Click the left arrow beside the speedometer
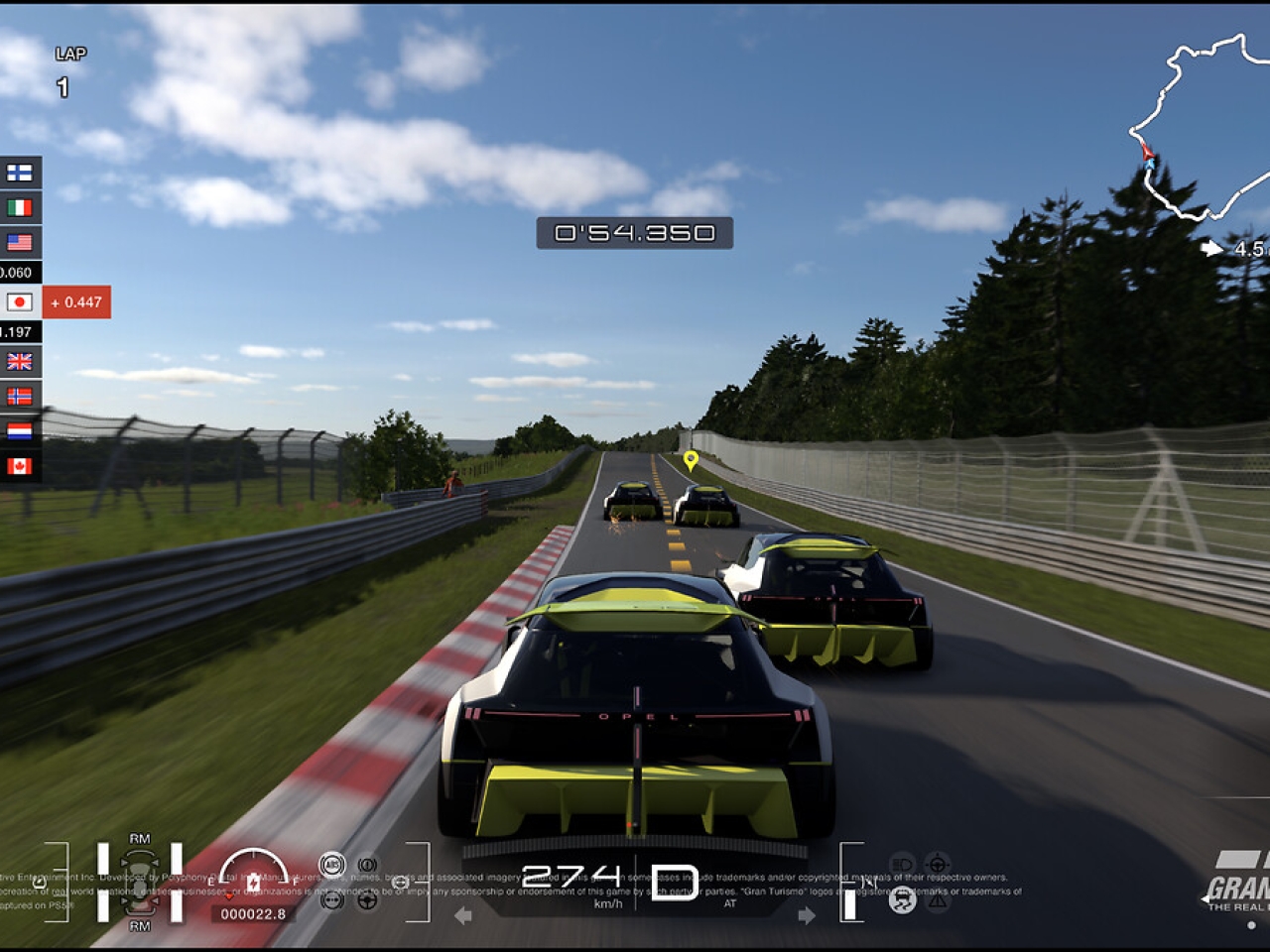 (462, 915)
